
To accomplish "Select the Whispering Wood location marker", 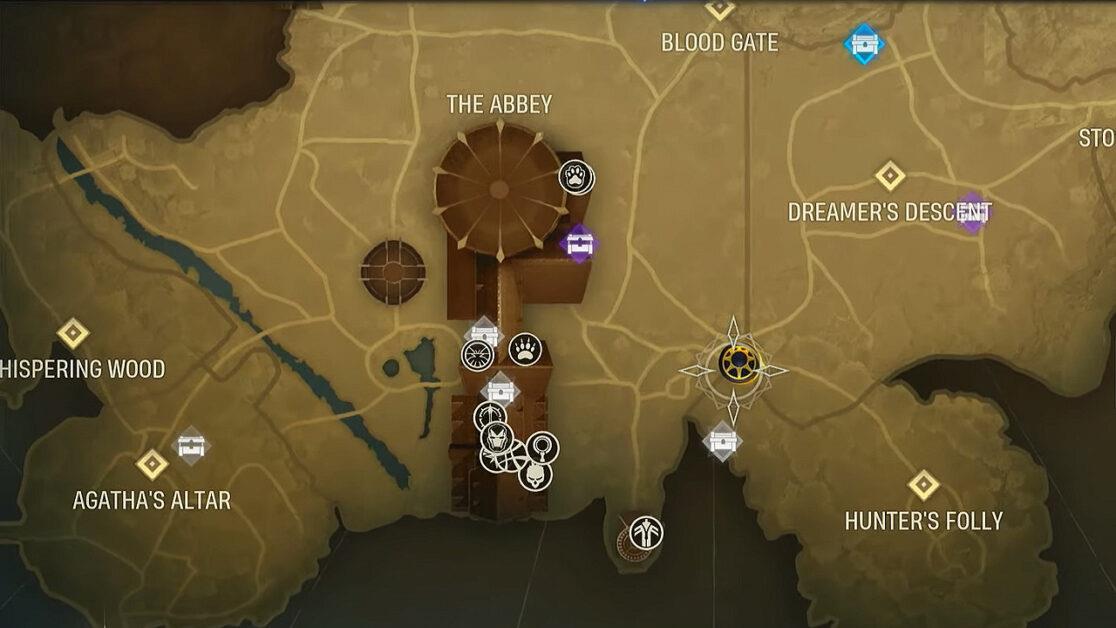I will [x=73, y=333].
